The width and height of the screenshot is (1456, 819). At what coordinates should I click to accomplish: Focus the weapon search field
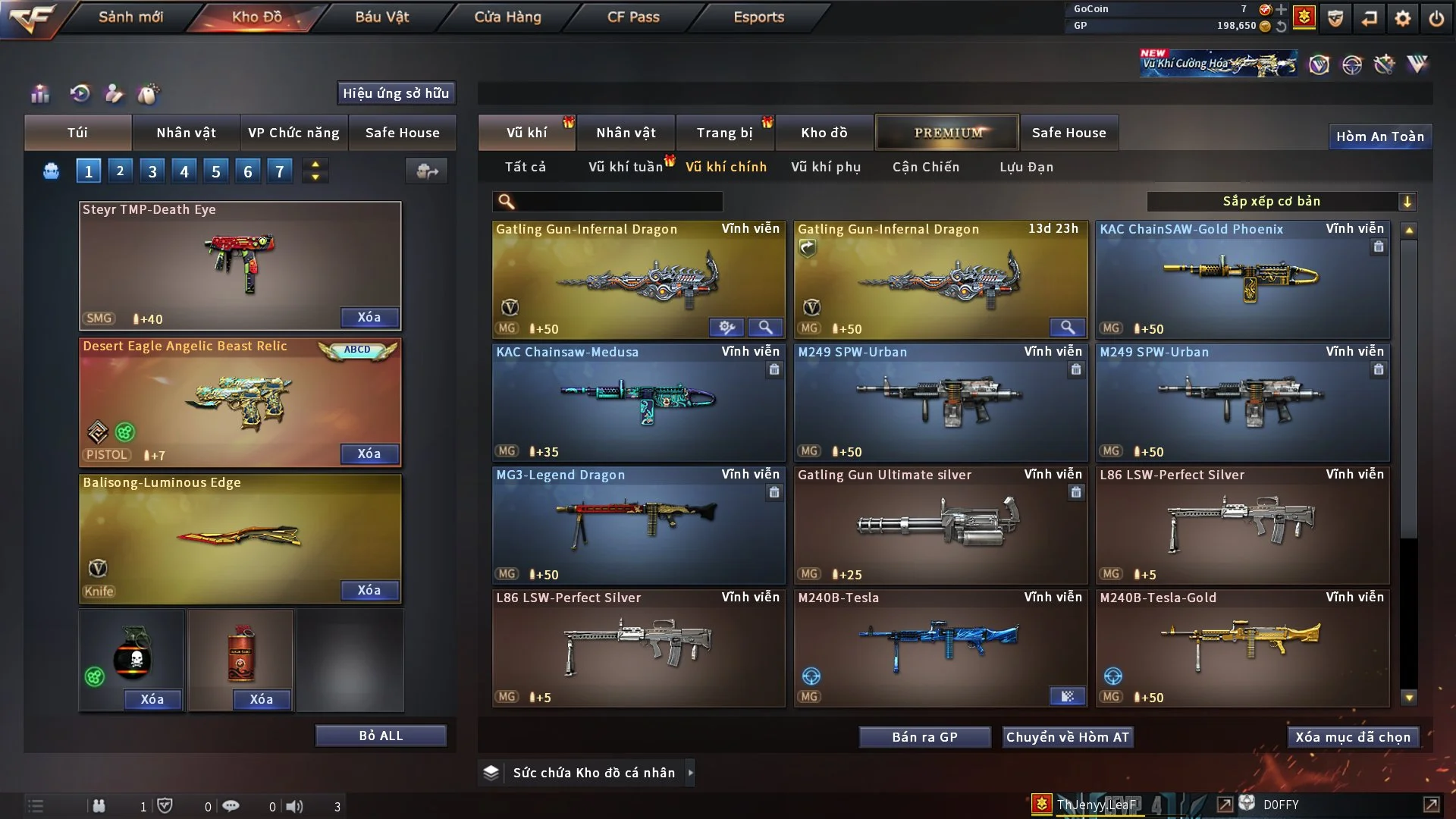(616, 202)
